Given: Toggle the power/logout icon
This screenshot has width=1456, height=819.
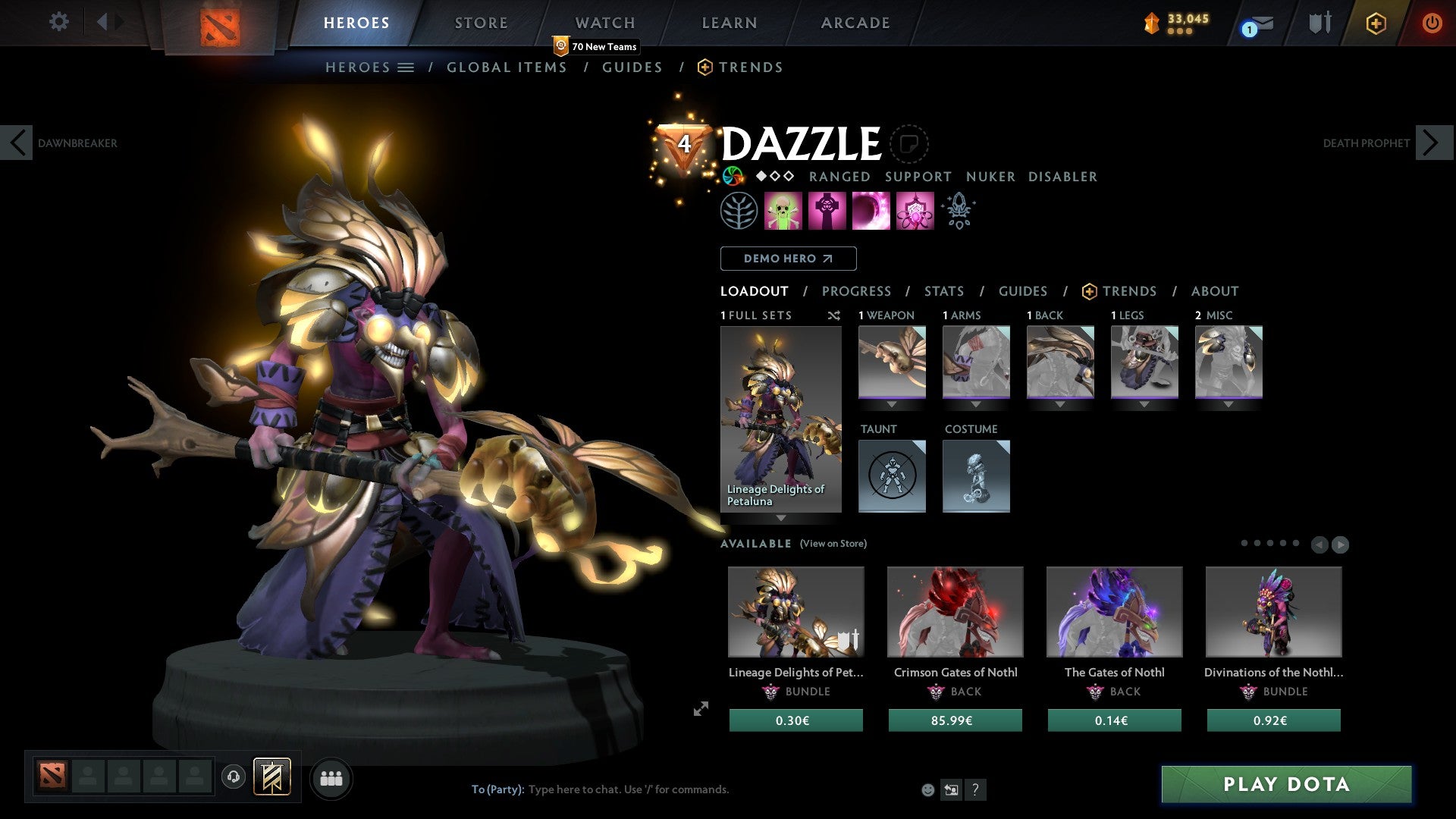Looking at the screenshot, I should 1432,23.
